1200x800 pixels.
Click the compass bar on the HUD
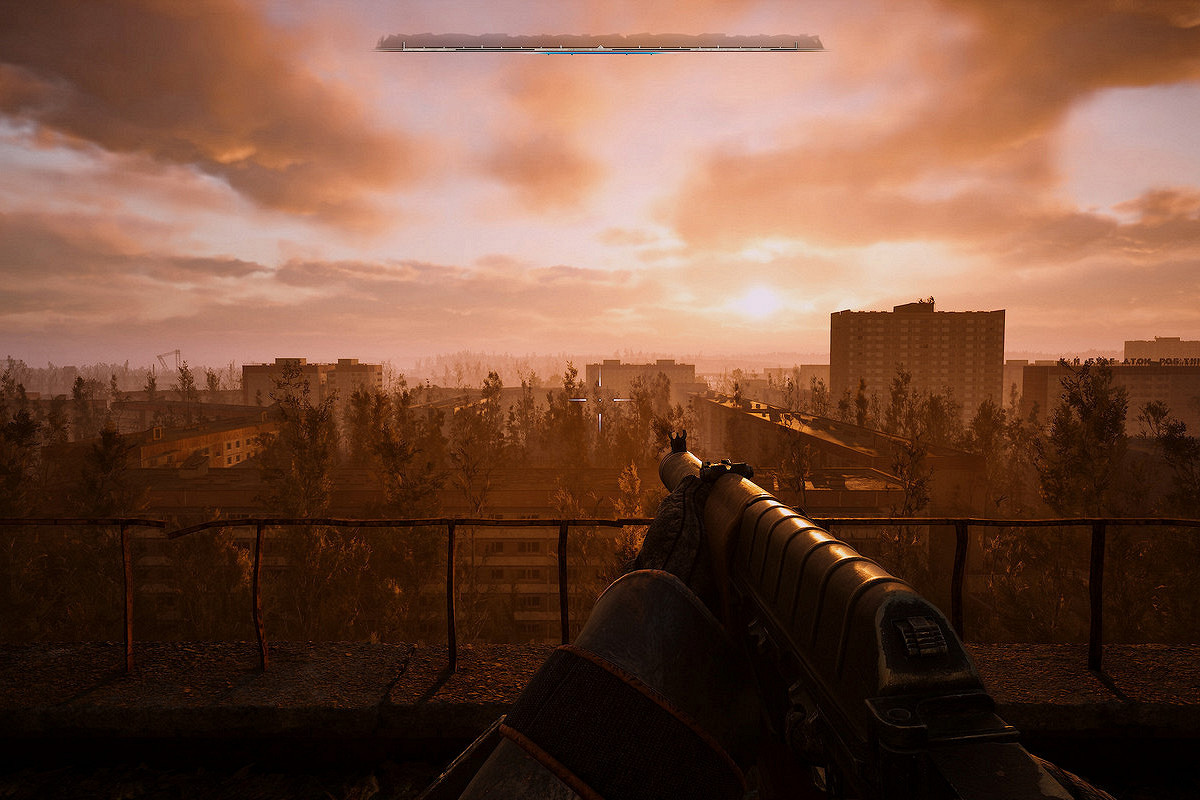(x=600, y=43)
